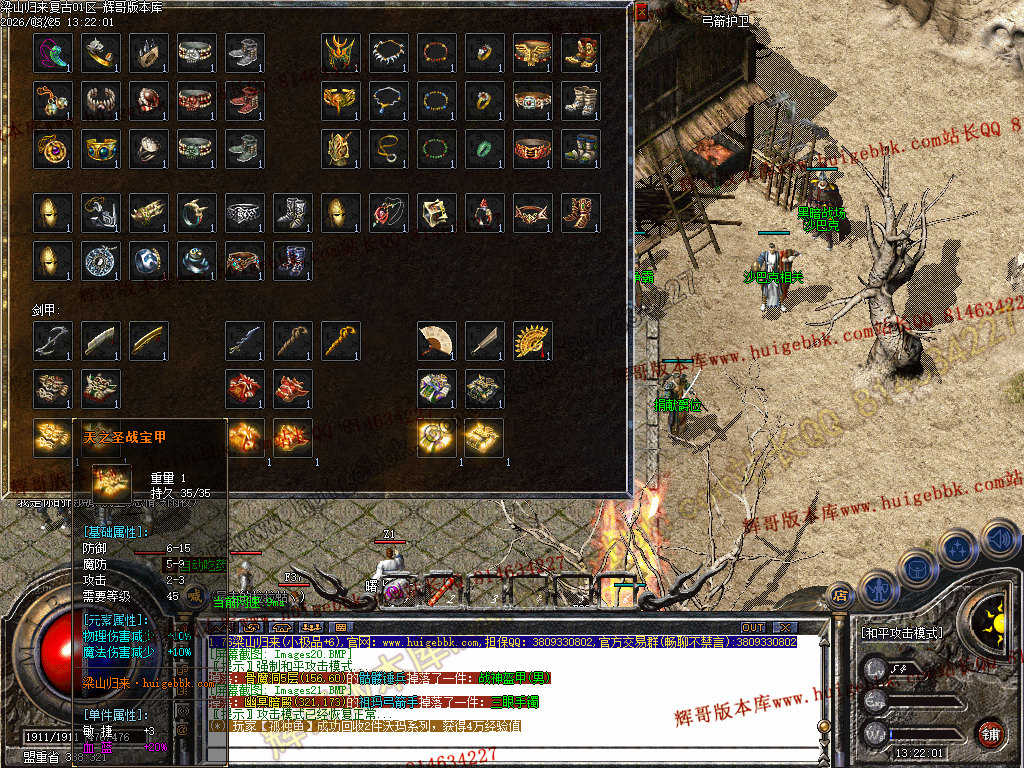Image resolution: width=1024 pixels, height=768 pixels.
Task: Select the crossed gray swords weapon
Action: click(53, 341)
